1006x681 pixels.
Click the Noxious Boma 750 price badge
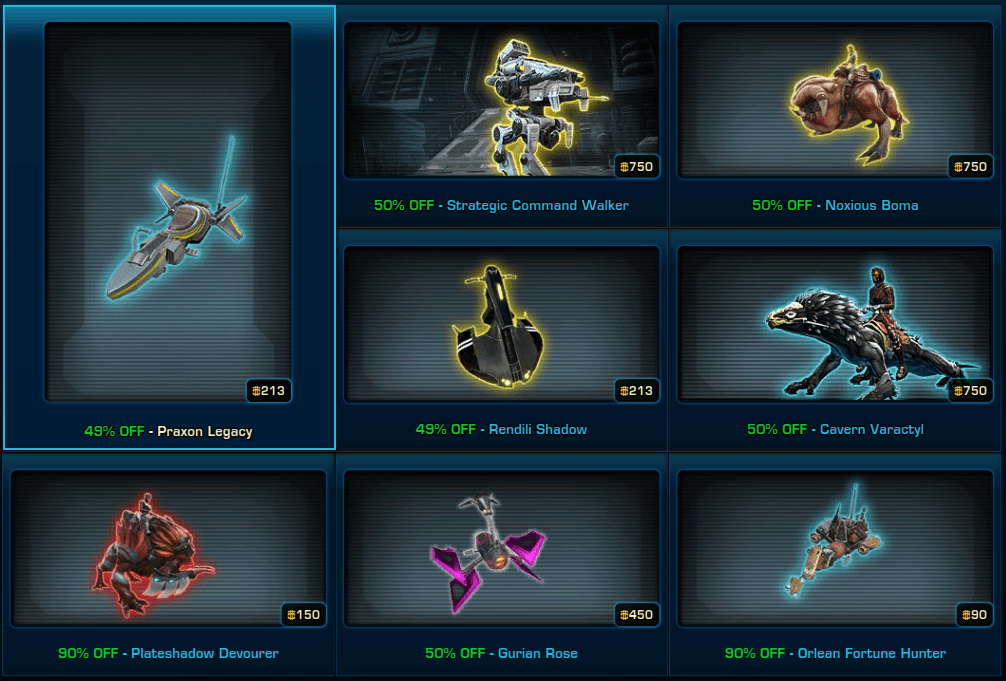(x=970, y=167)
